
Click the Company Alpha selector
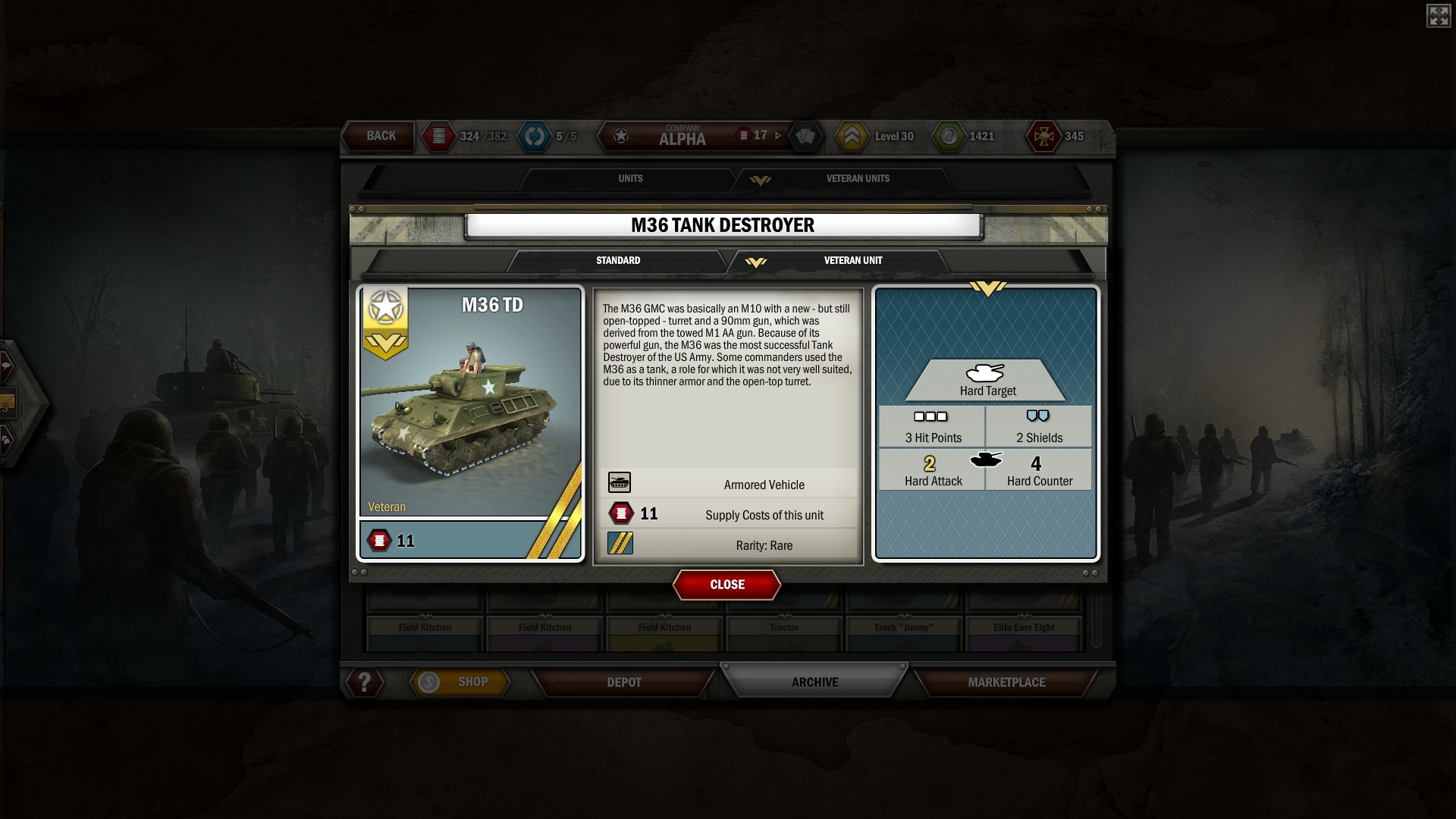click(x=681, y=136)
